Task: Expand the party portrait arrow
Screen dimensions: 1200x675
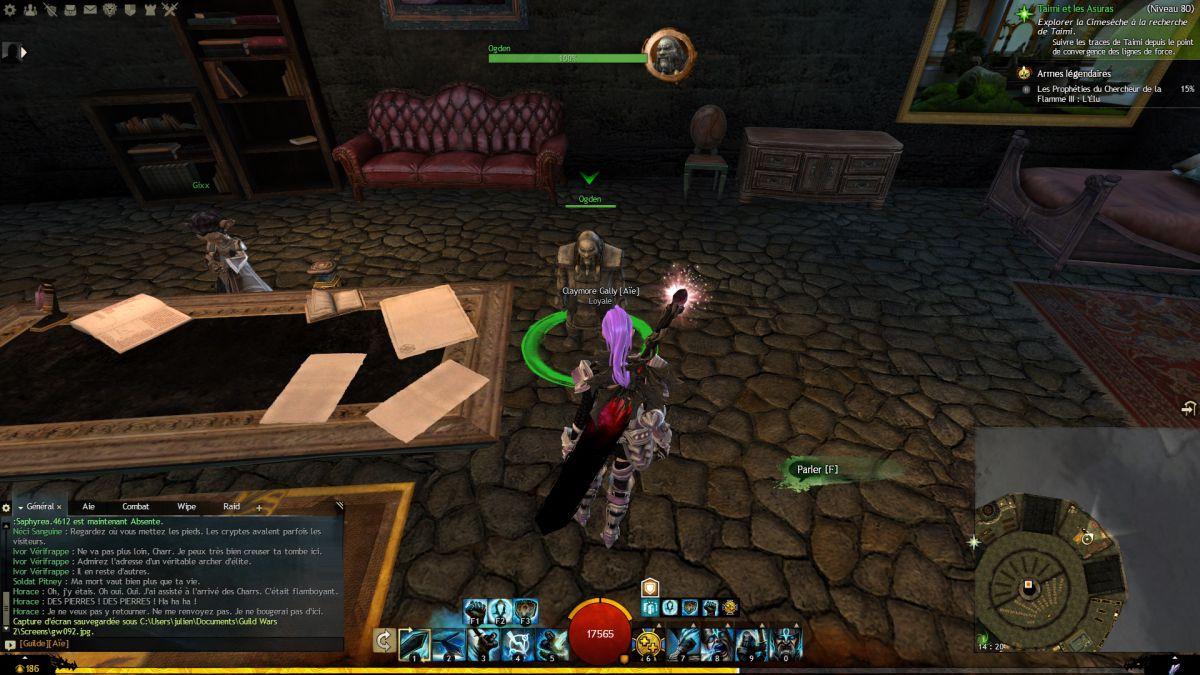Action: coord(23,52)
